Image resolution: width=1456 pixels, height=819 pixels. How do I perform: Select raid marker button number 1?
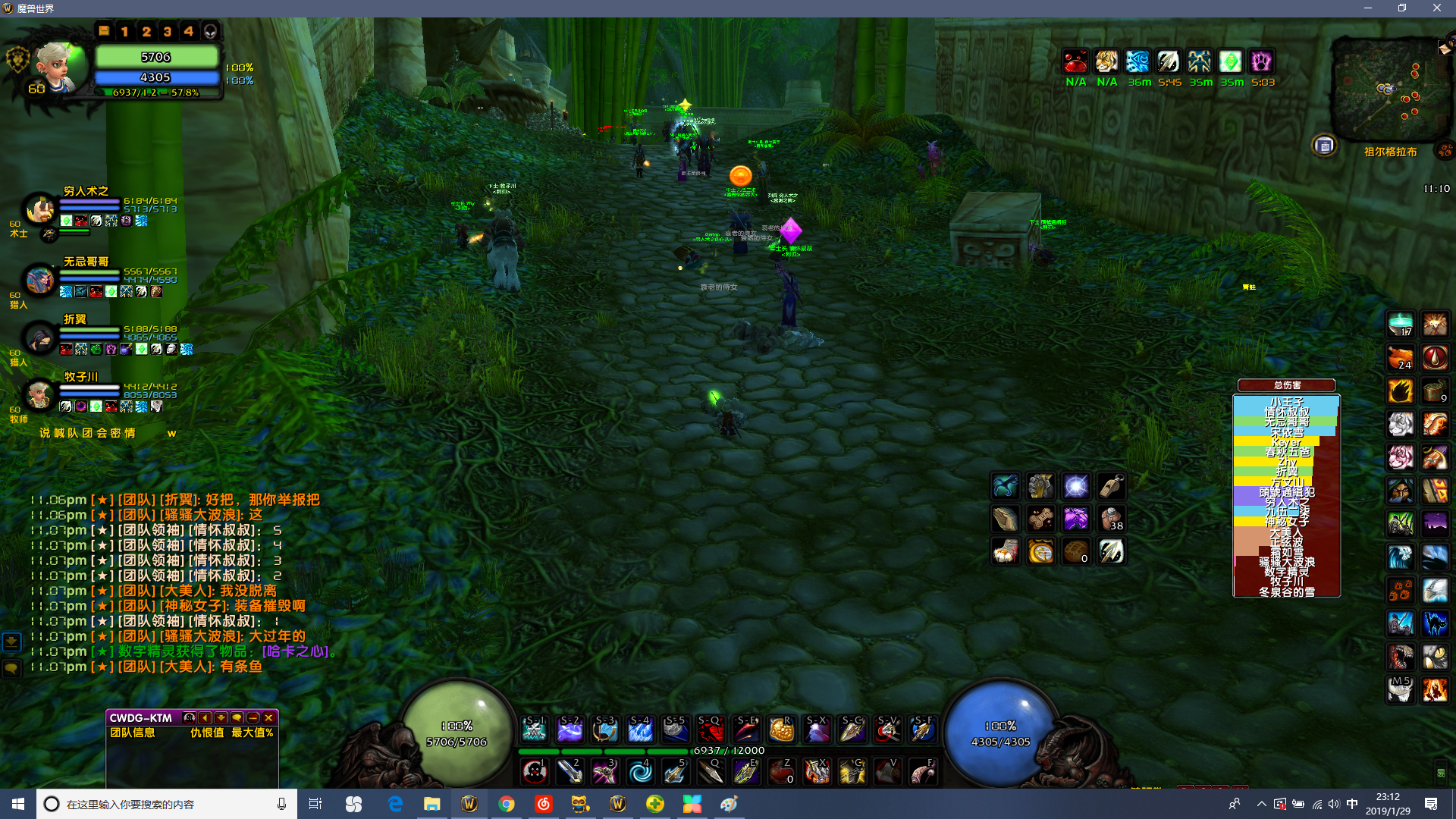[125, 31]
